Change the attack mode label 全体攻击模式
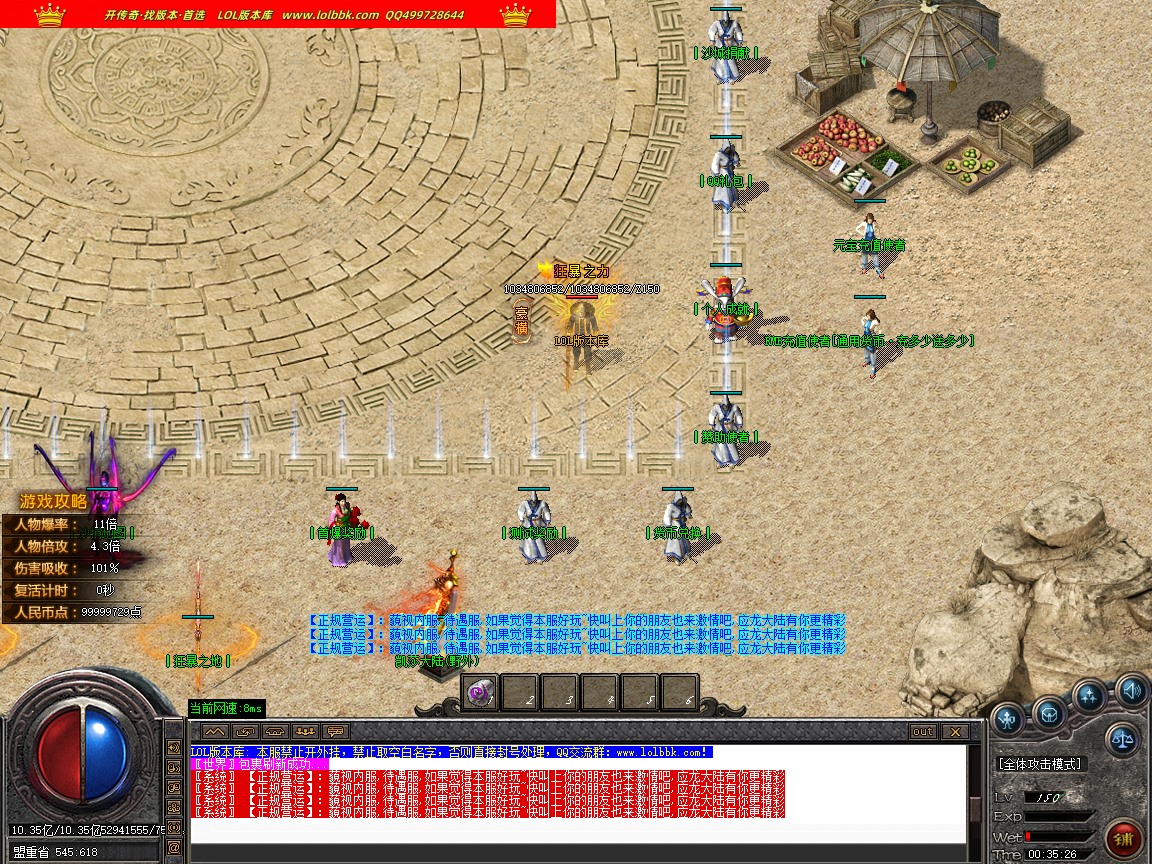Screen dimensions: 1152x864 tap(1040, 764)
